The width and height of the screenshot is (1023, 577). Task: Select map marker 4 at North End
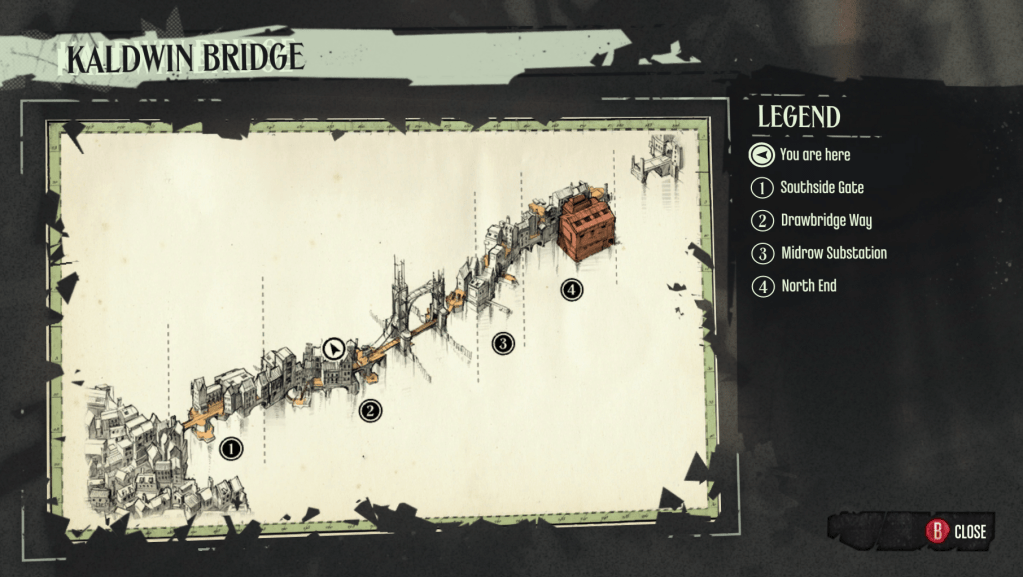(571, 290)
